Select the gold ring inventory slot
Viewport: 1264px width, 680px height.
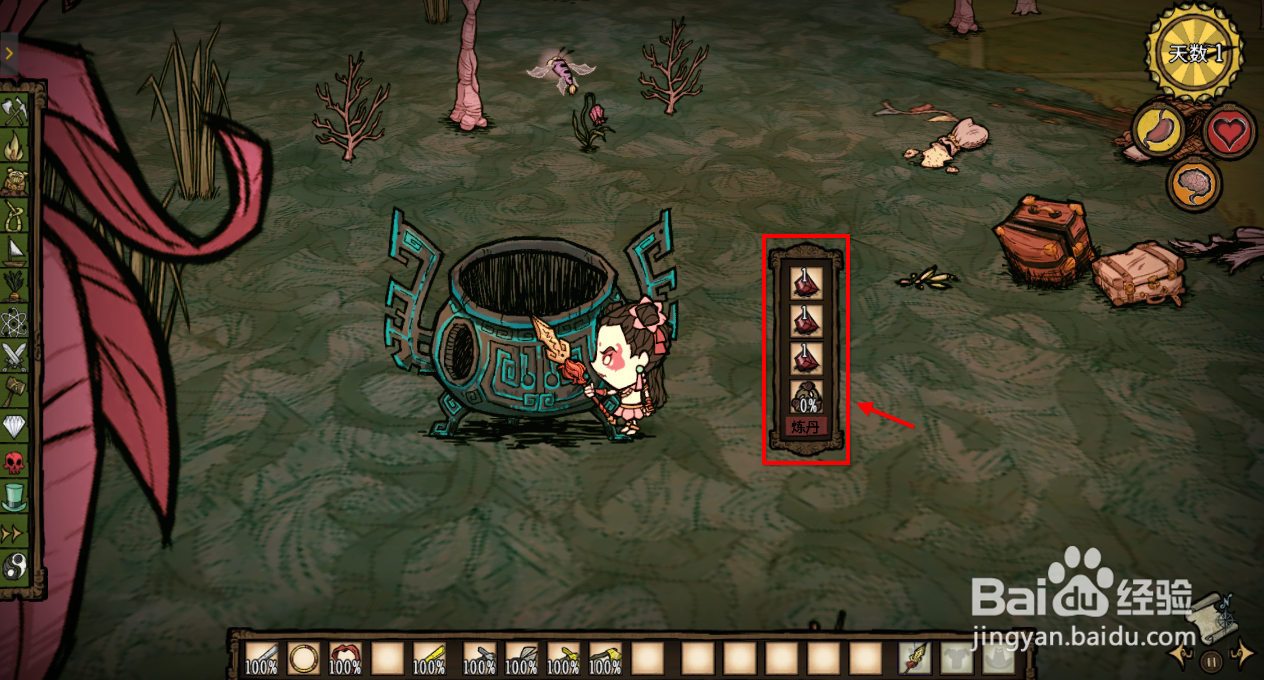[303, 658]
